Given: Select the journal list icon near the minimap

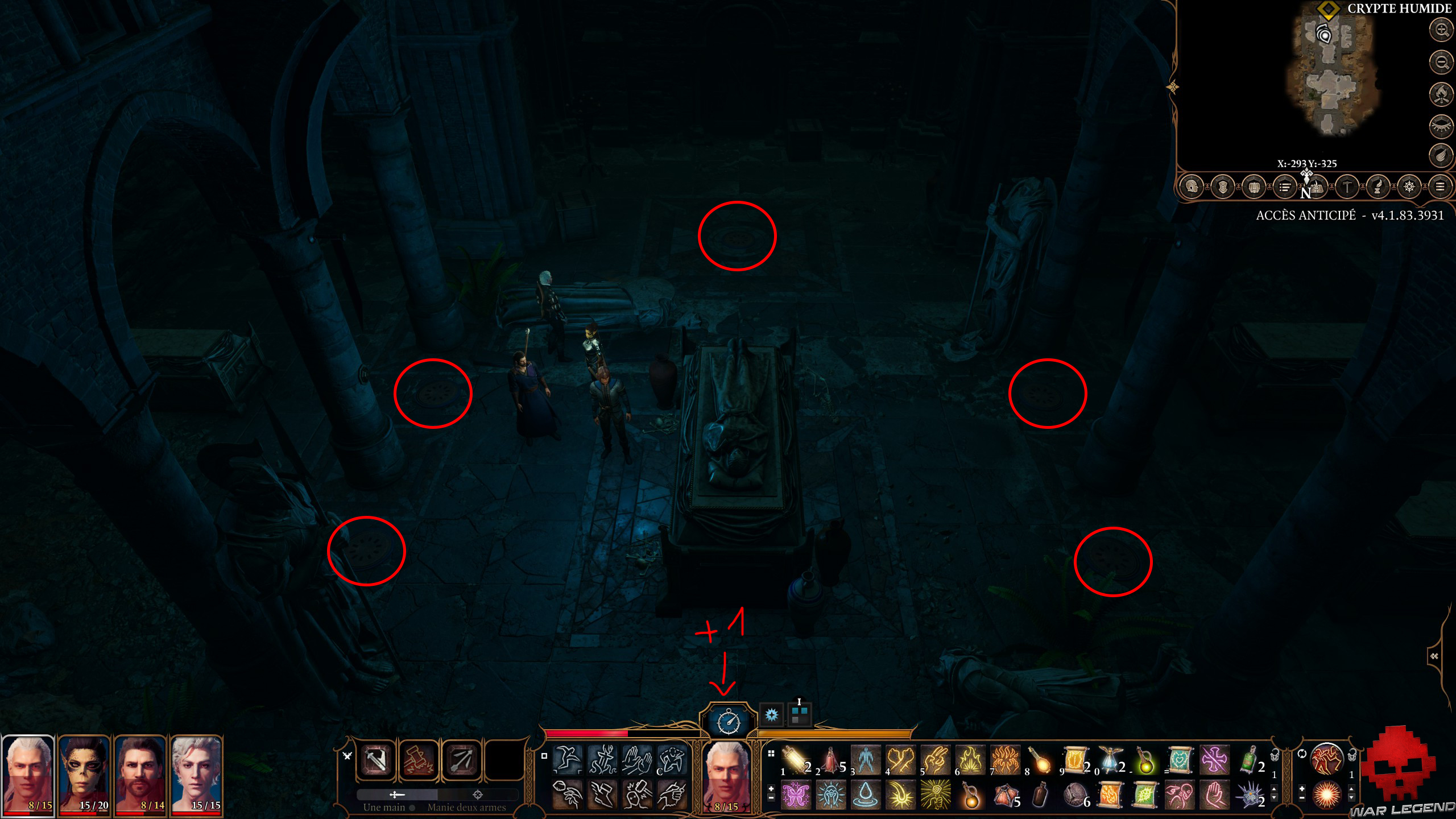Looking at the screenshot, I should pos(1286,186).
